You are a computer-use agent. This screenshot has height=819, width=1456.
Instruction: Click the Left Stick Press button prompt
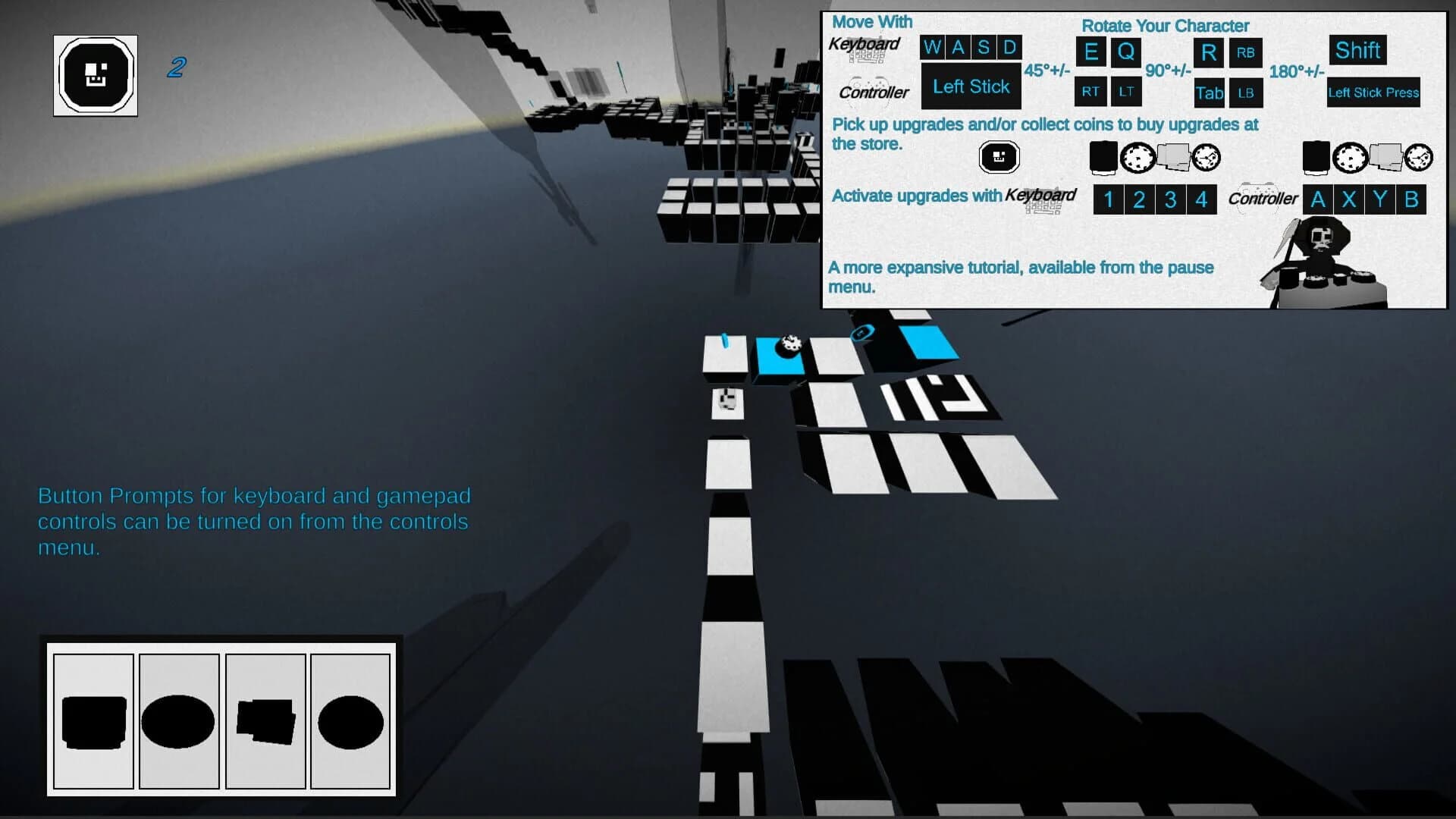tap(1373, 93)
